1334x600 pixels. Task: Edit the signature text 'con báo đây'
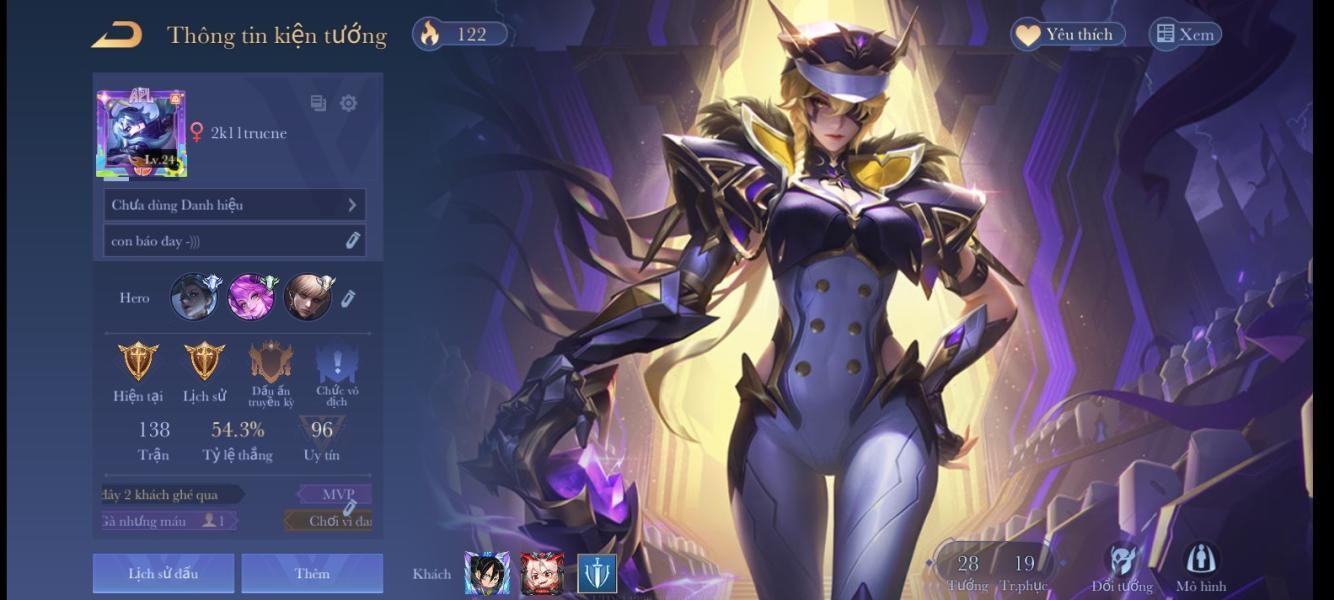click(352, 240)
